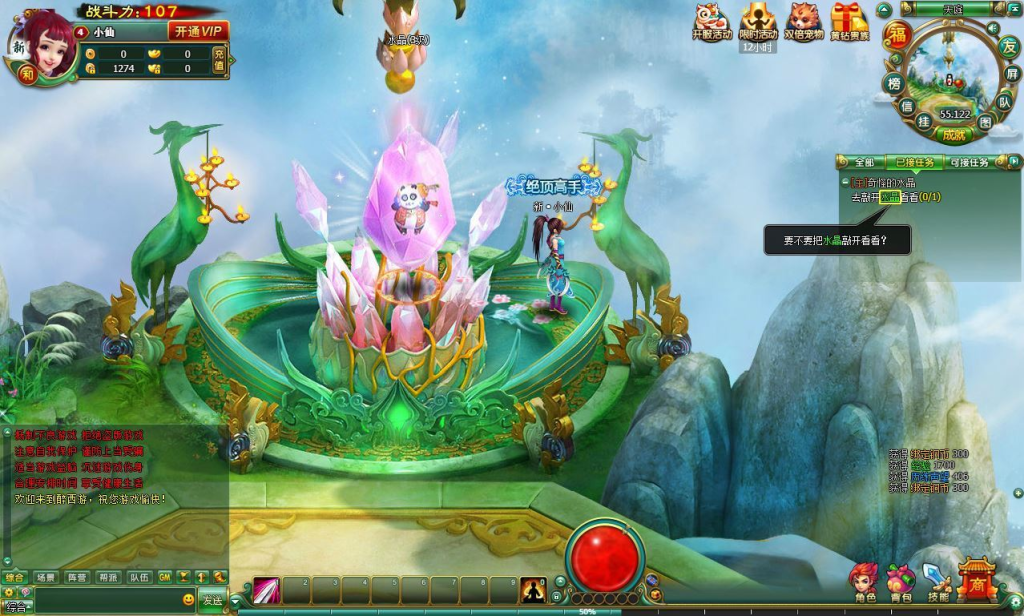
Task: Open the world map 图 button
Action: (986, 122)
